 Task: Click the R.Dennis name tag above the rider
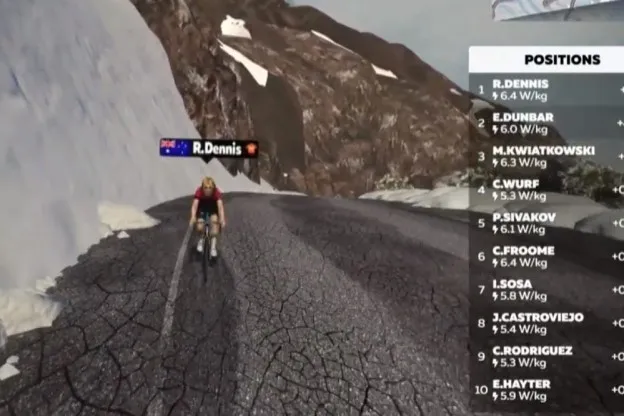point(209,148)
